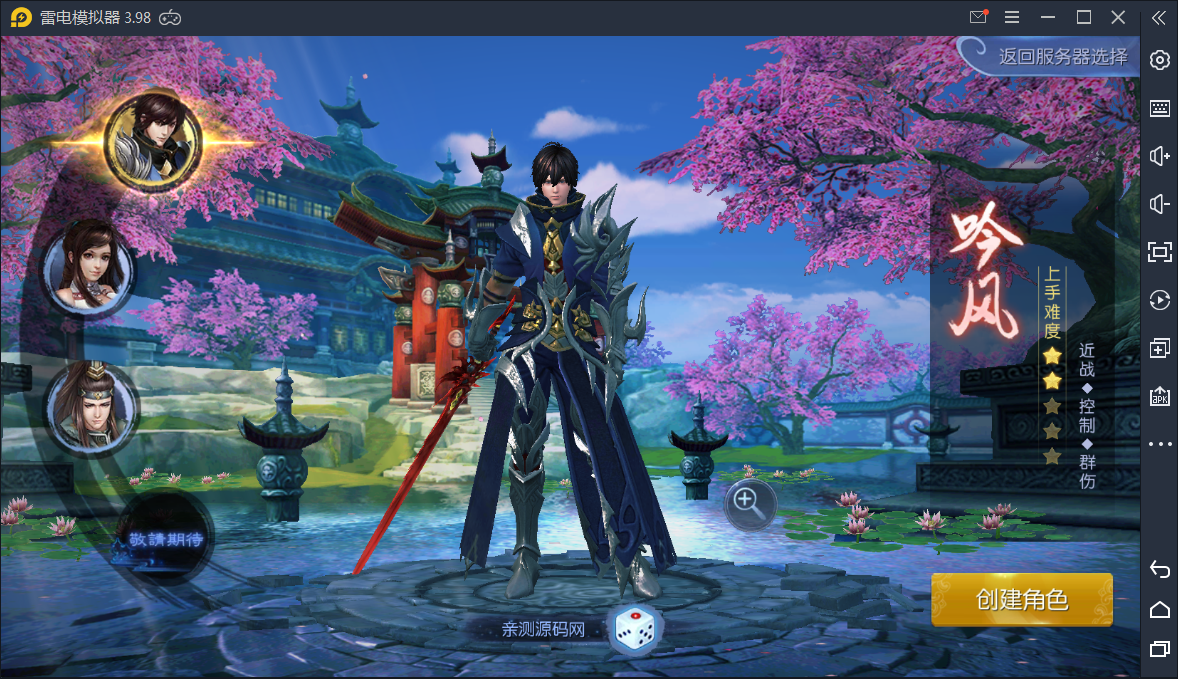Screen dimensions: 1178x679
Task: Lower volume with the emulator speaker-minus icon
Action: point(1160,204)
